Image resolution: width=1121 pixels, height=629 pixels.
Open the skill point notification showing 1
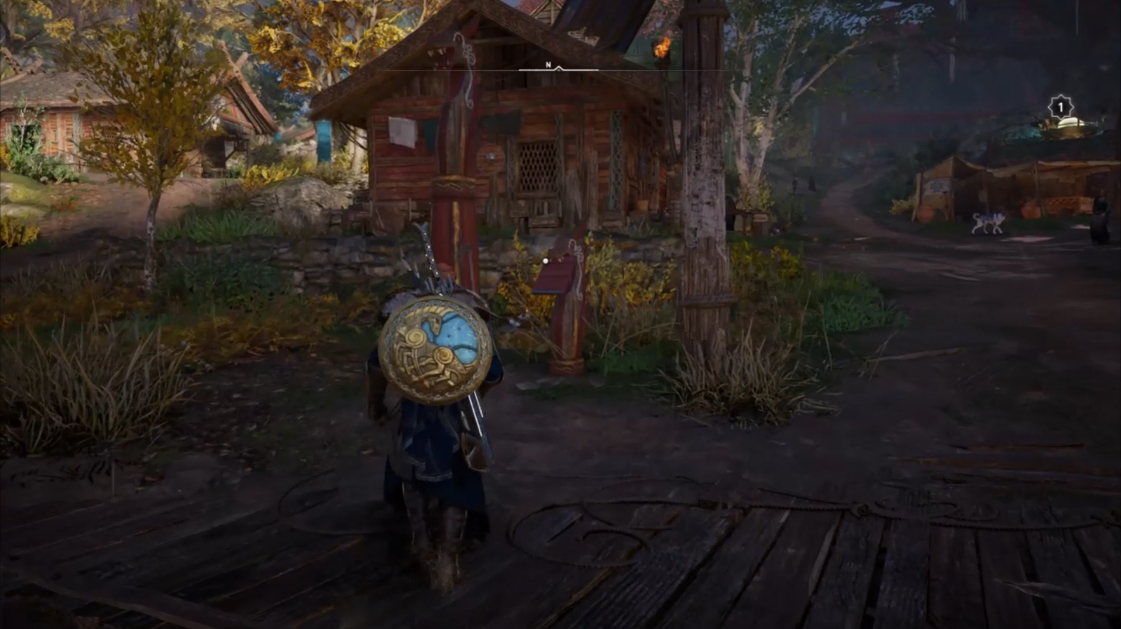(x=1059, y=107)
